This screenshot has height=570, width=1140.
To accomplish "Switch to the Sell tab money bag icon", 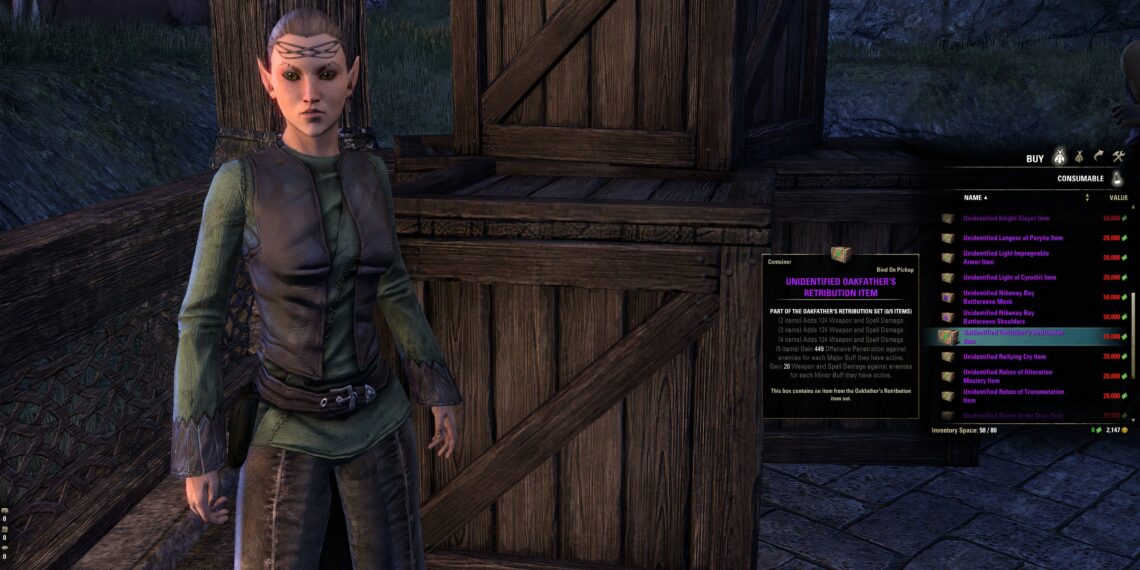I will tap(1080, 157).
